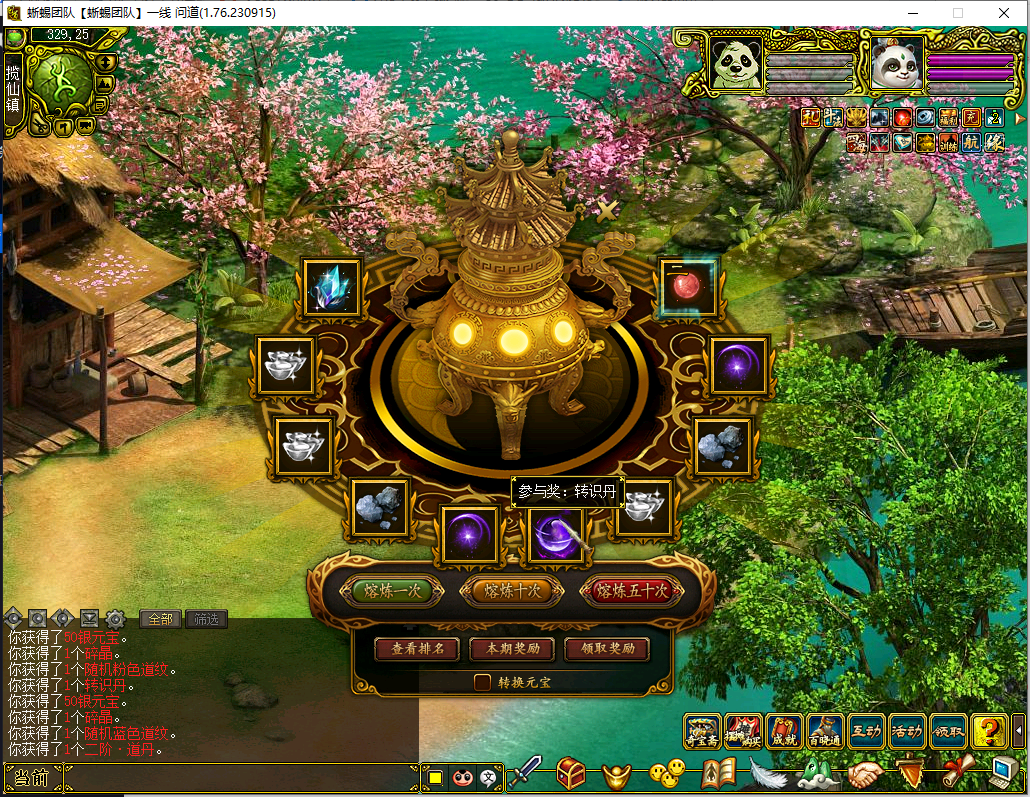Open the 活动 events button
Viewport: 1030px width, 797px height.
click(x=906, y=732)
